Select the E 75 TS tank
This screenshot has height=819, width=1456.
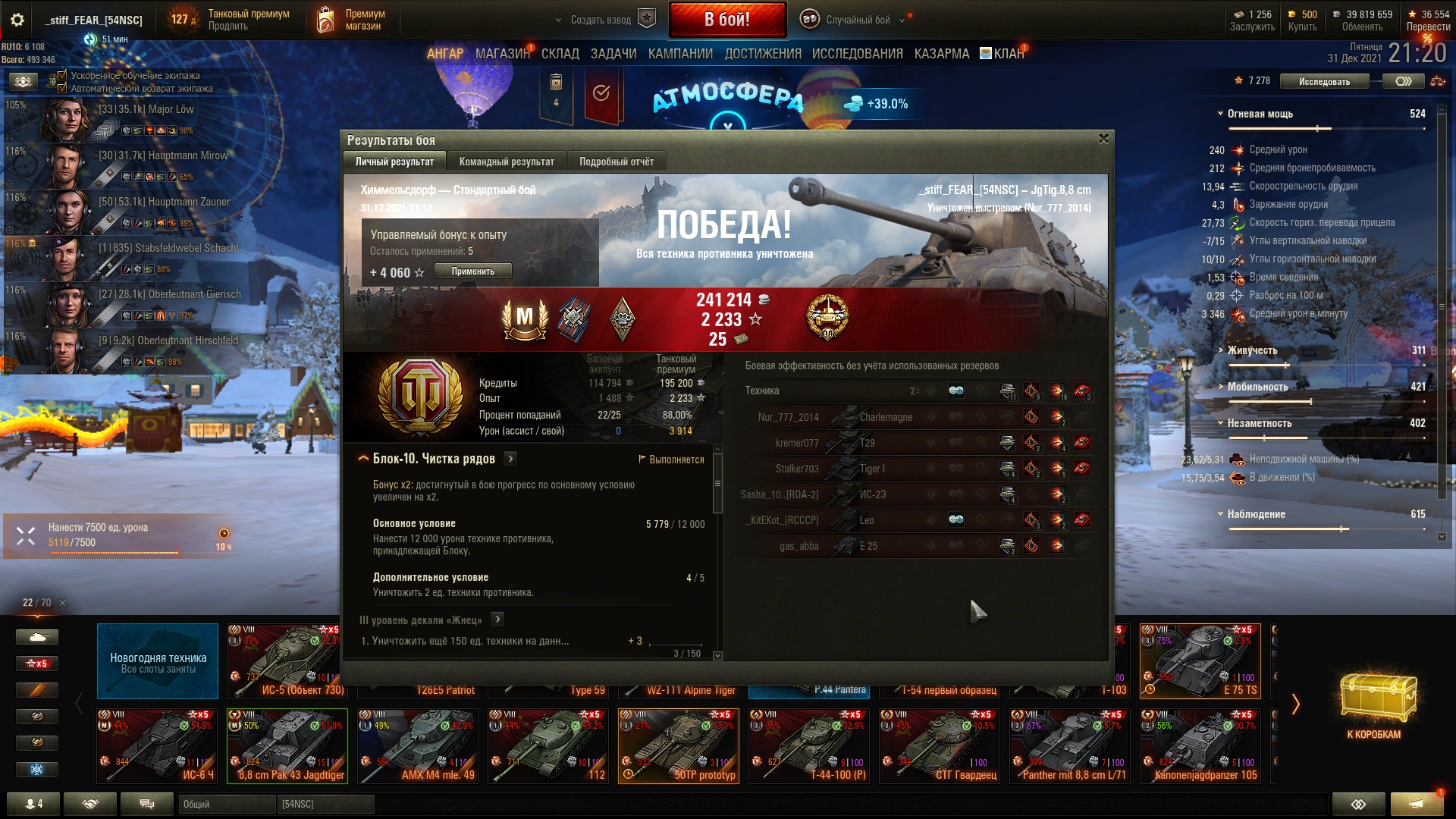pos(1200,660)
